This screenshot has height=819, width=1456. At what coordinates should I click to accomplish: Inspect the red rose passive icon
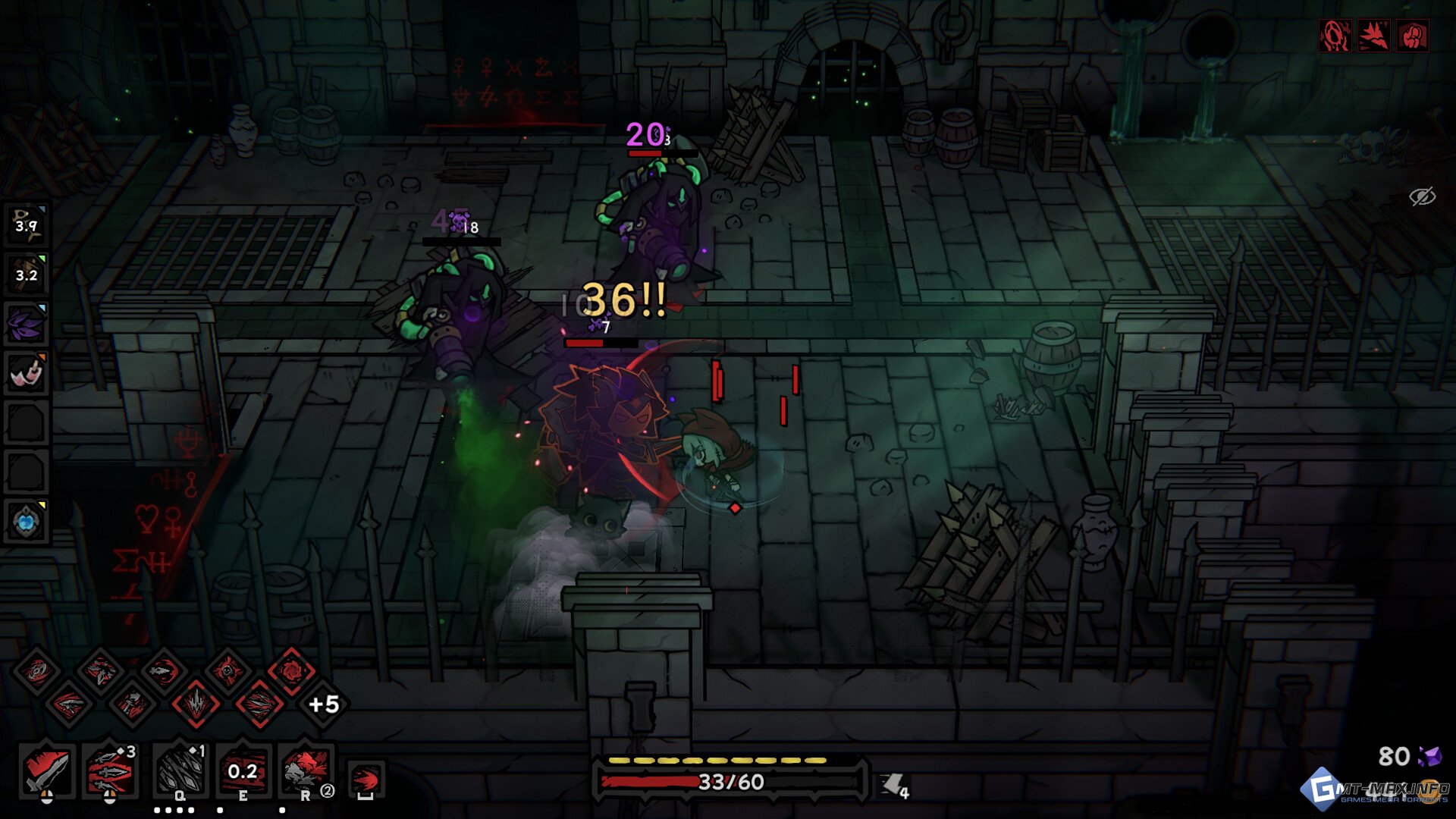pos(292,670)
